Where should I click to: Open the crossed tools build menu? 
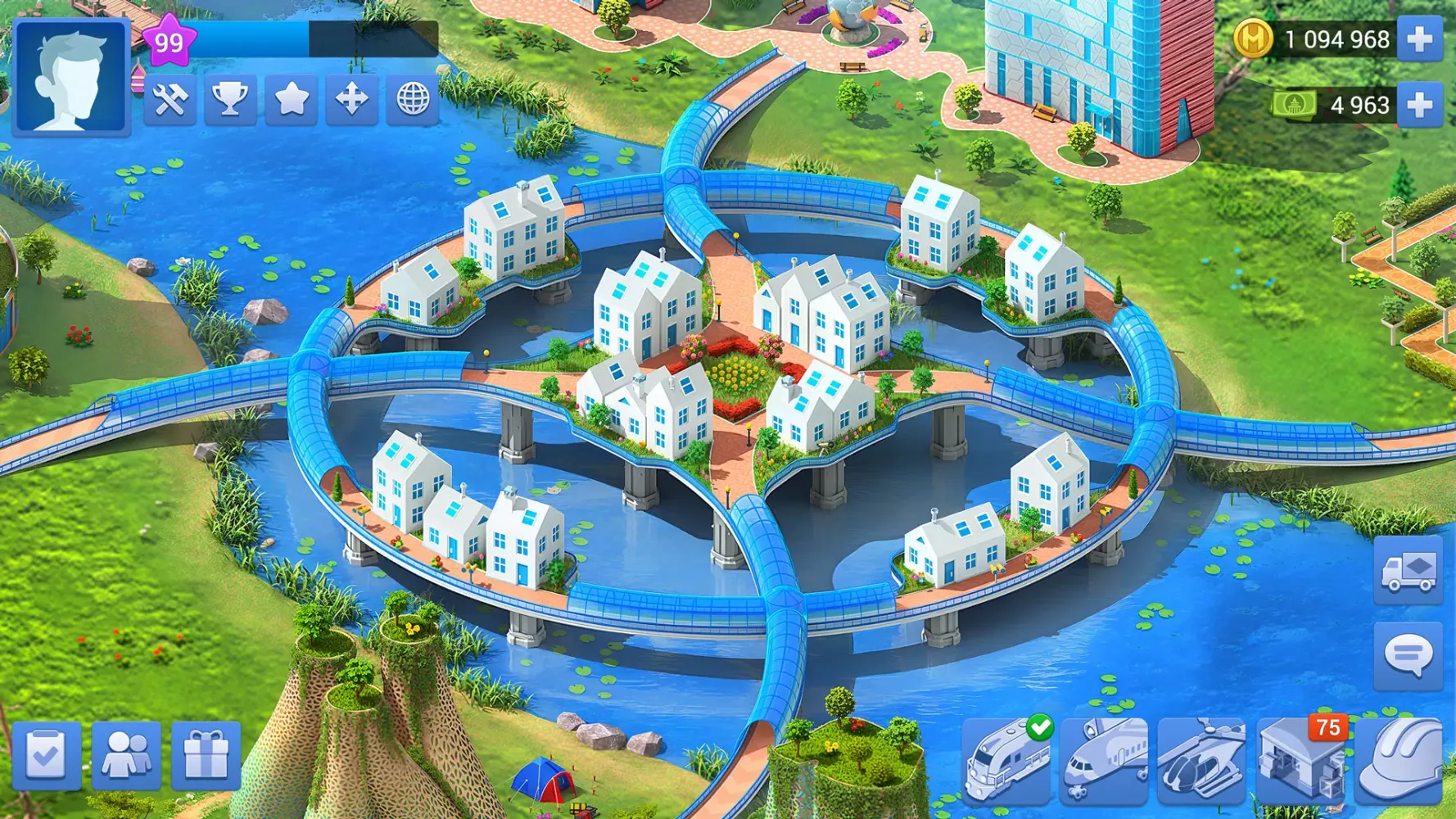[170, 100]
